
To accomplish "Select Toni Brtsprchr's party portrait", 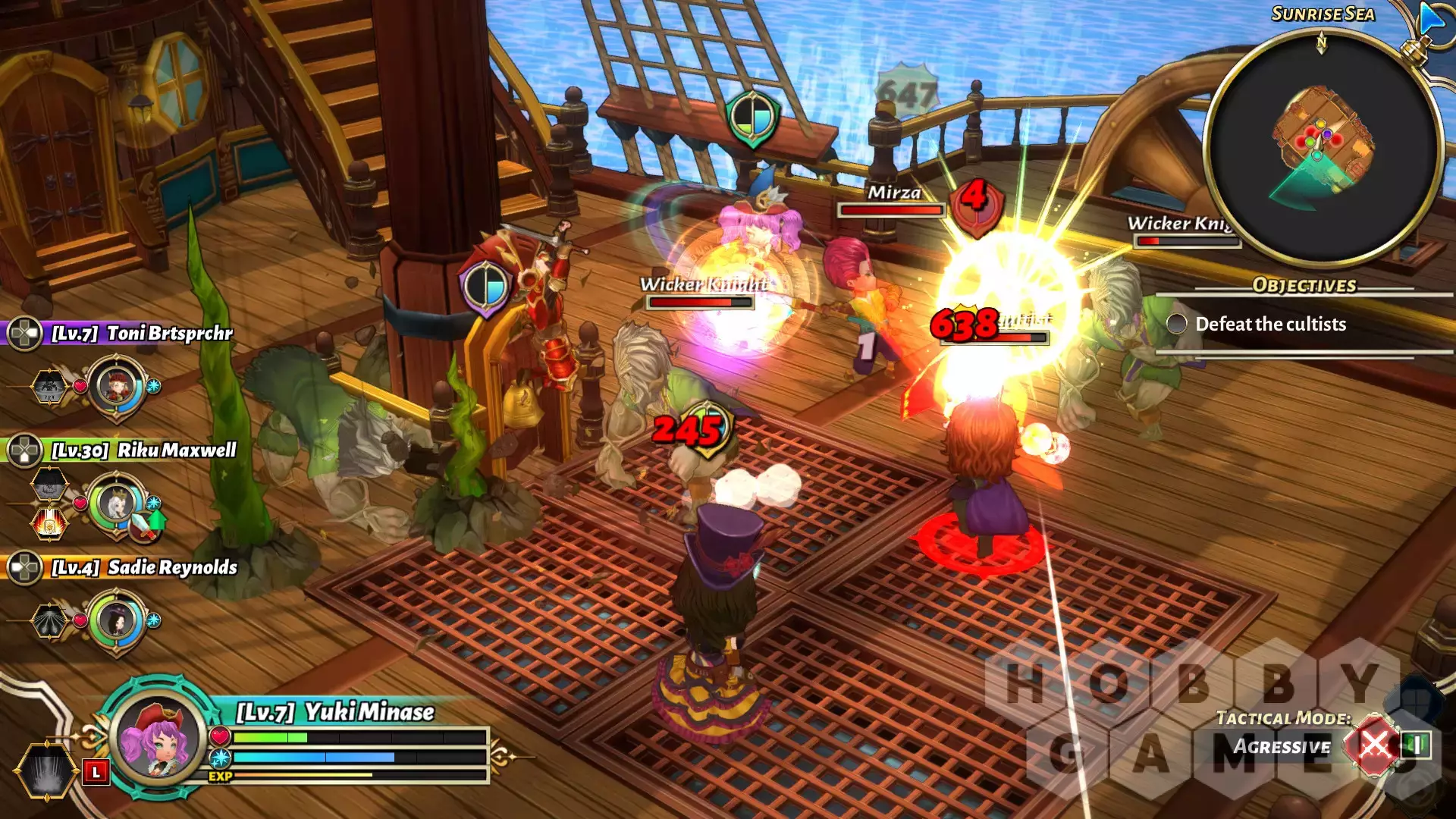I will 117,386.
